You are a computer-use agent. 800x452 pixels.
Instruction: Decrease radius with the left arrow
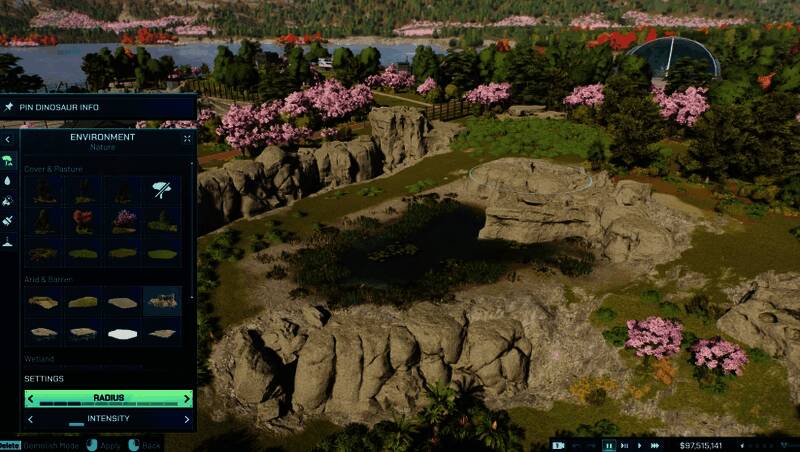[32, 399]
